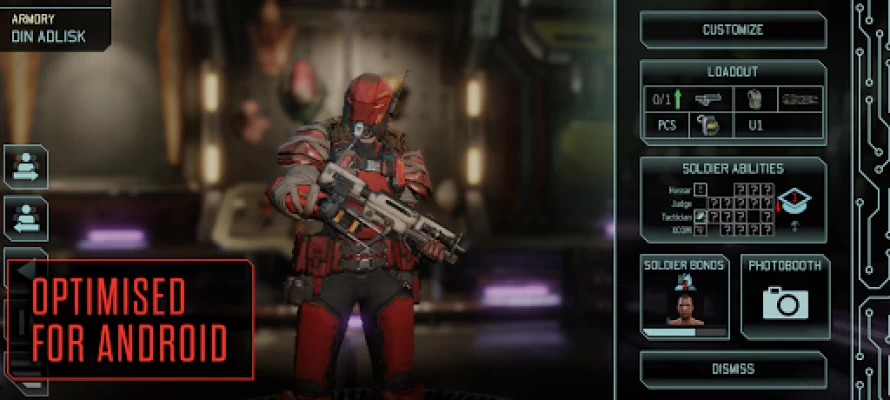Choose the PCS slot
890x400 pixels.
(667, 127)
